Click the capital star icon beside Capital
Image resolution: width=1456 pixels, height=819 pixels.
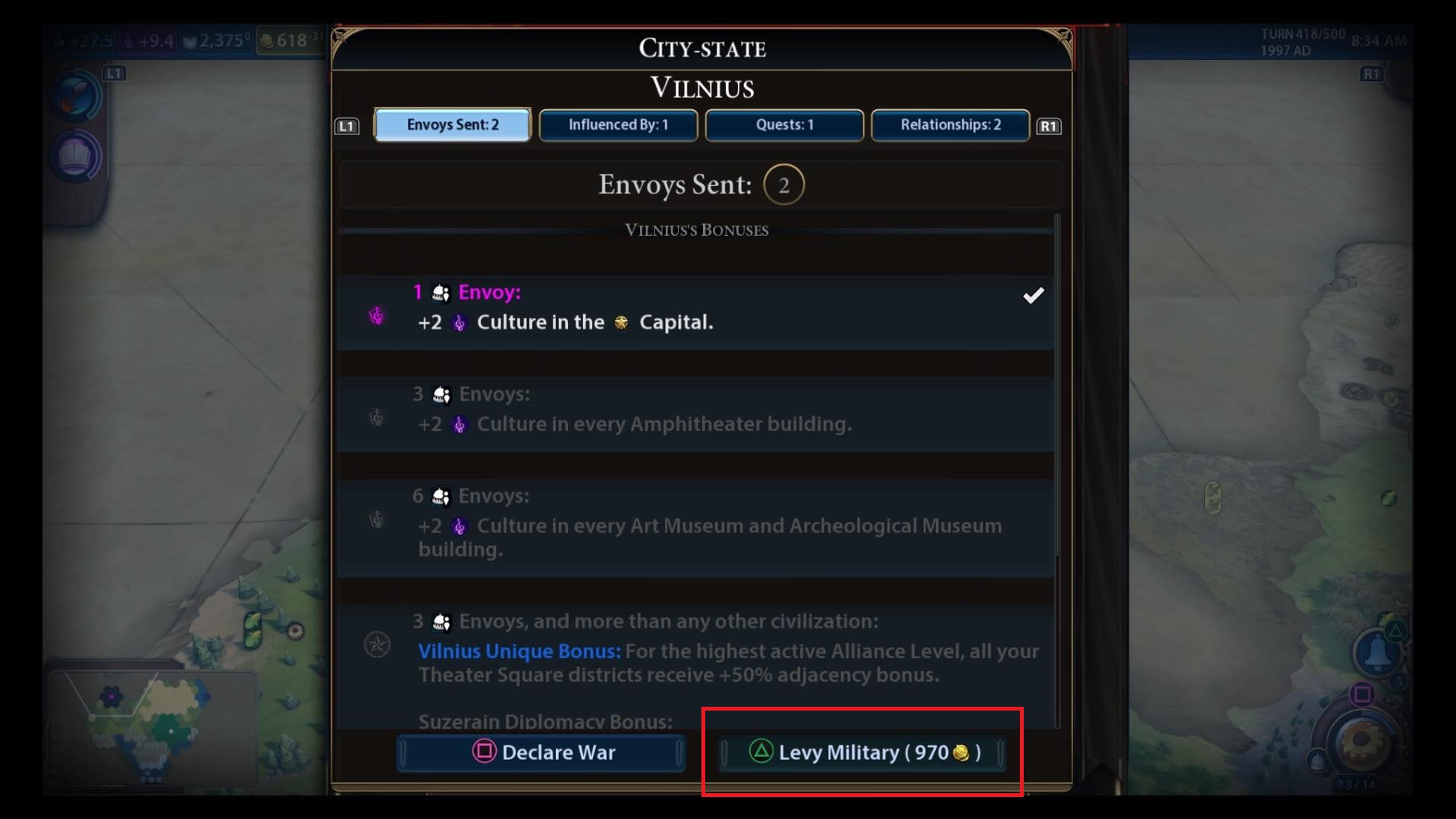point(623,322)
